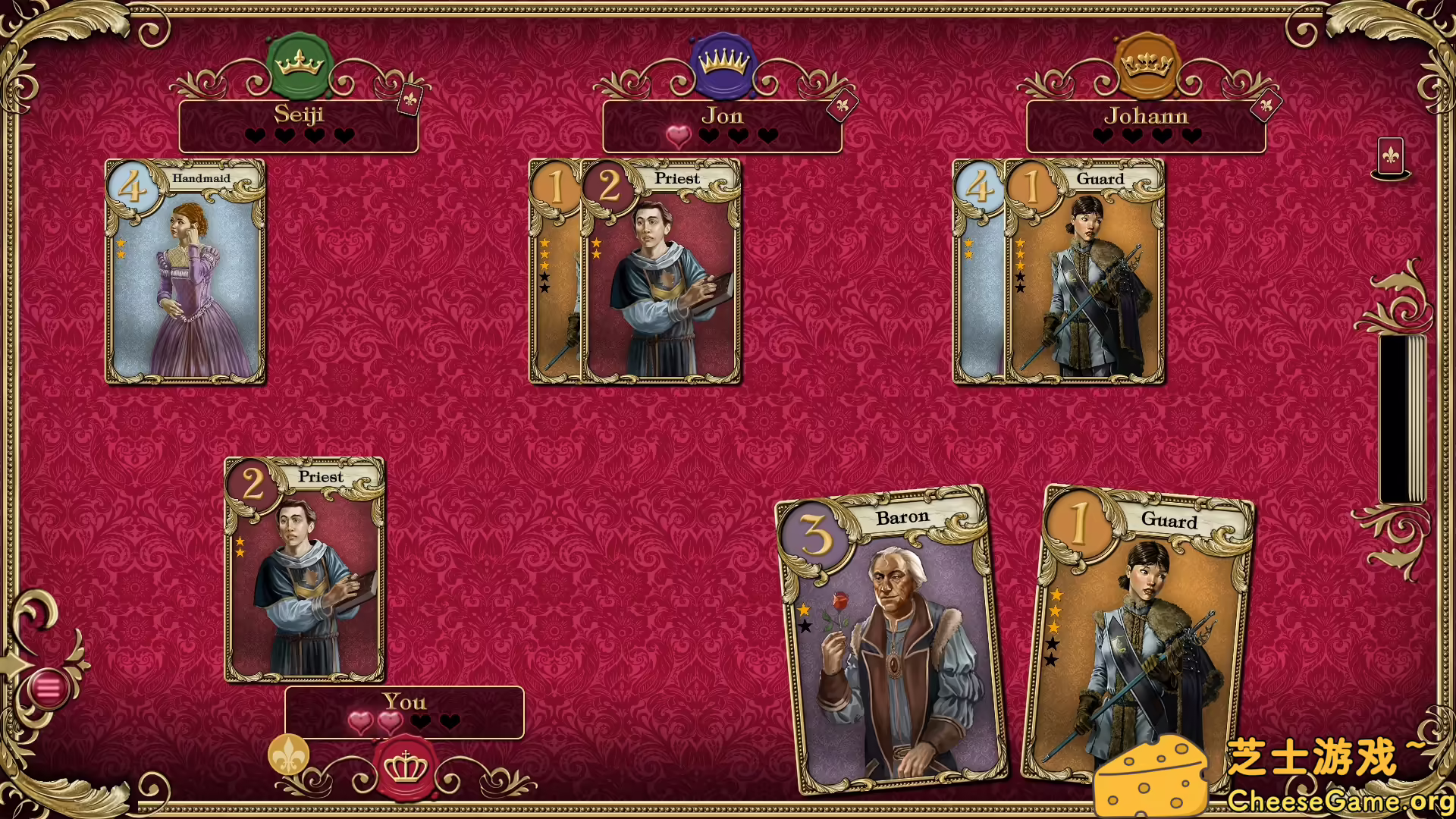Inspect Jon's discarded Priest card

[x=661, y=271]
